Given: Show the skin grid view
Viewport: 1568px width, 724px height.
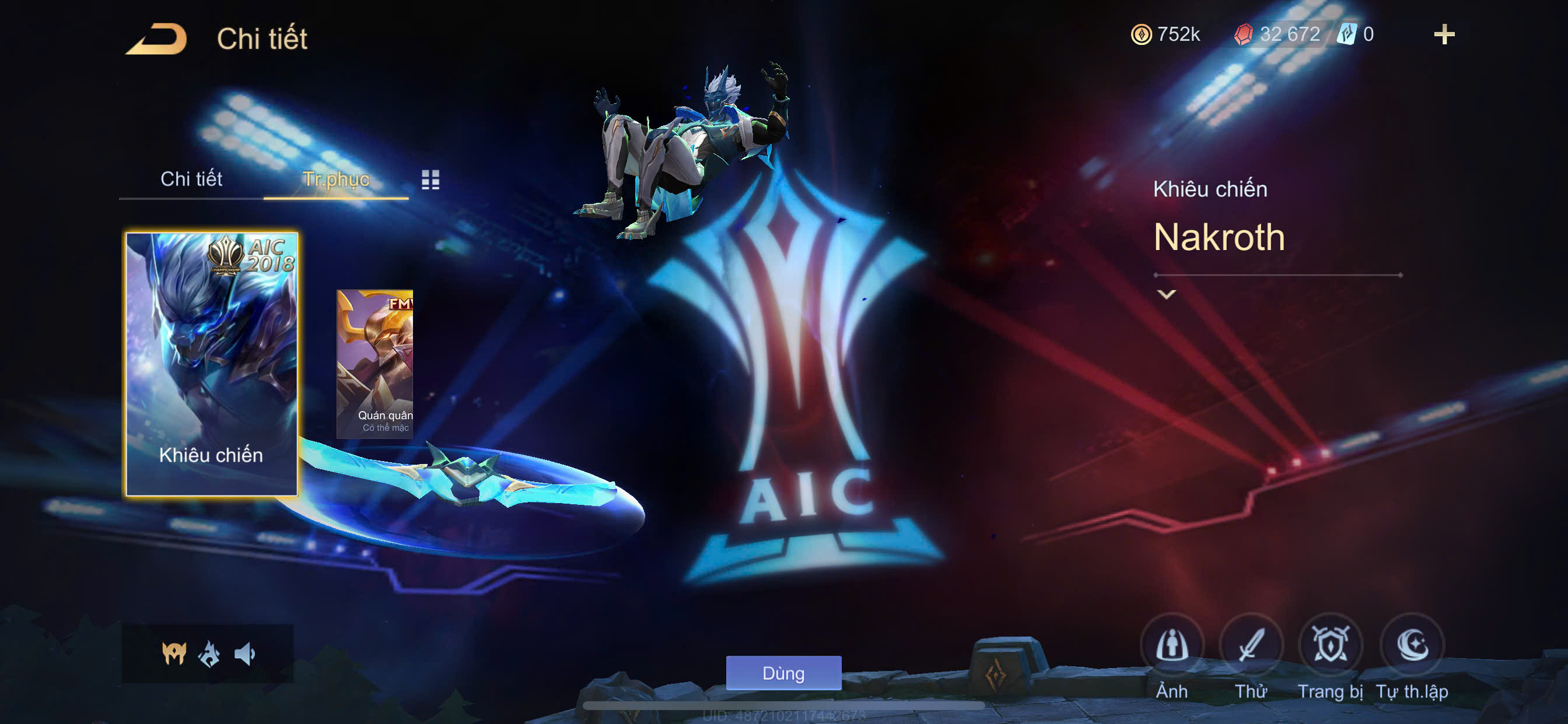Looking at the screenshot, I should coord(430,180).
